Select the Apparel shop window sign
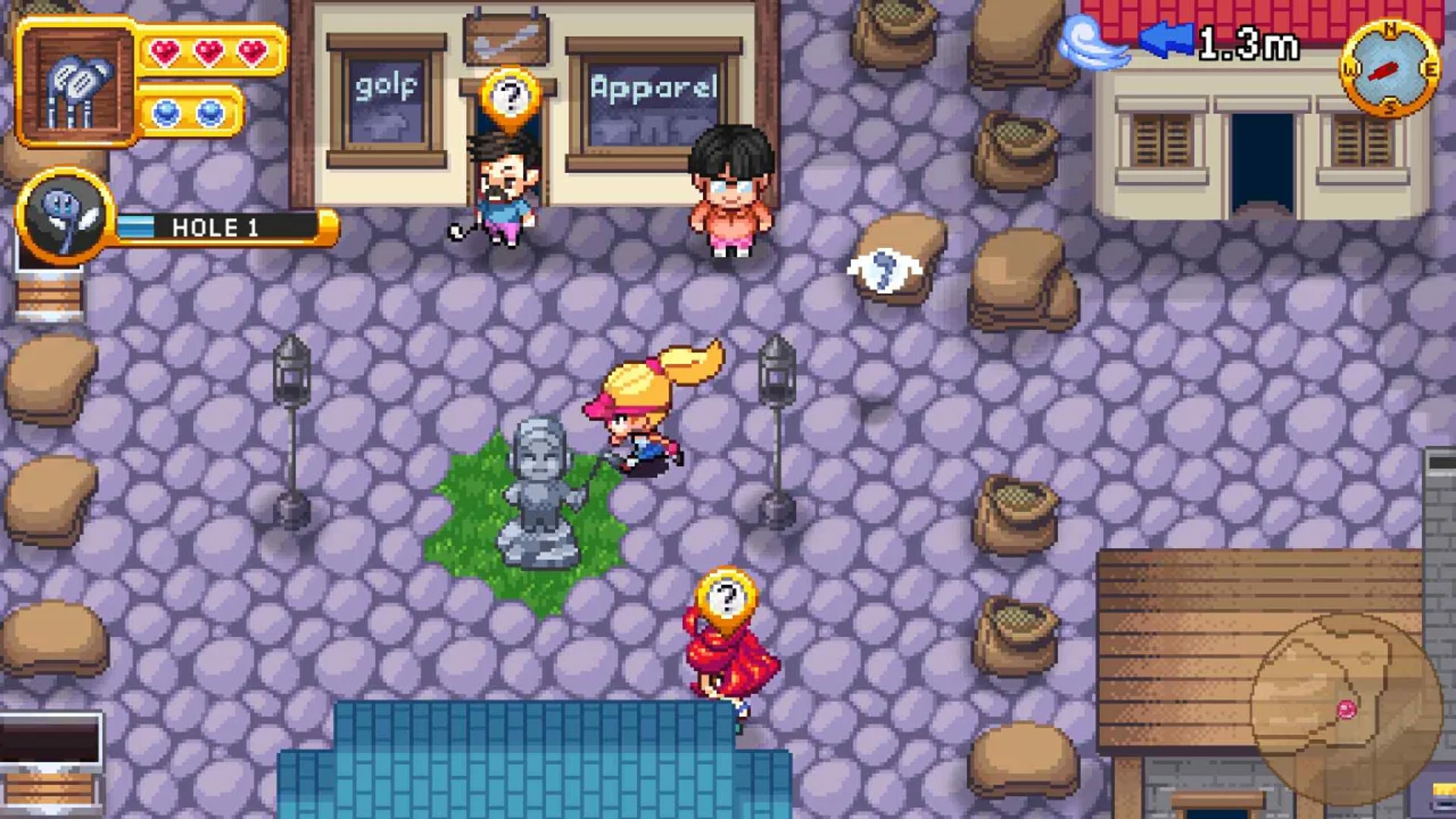Image resolution: width=1456 pixels, height=819 pixels. (x=655, y=89)
